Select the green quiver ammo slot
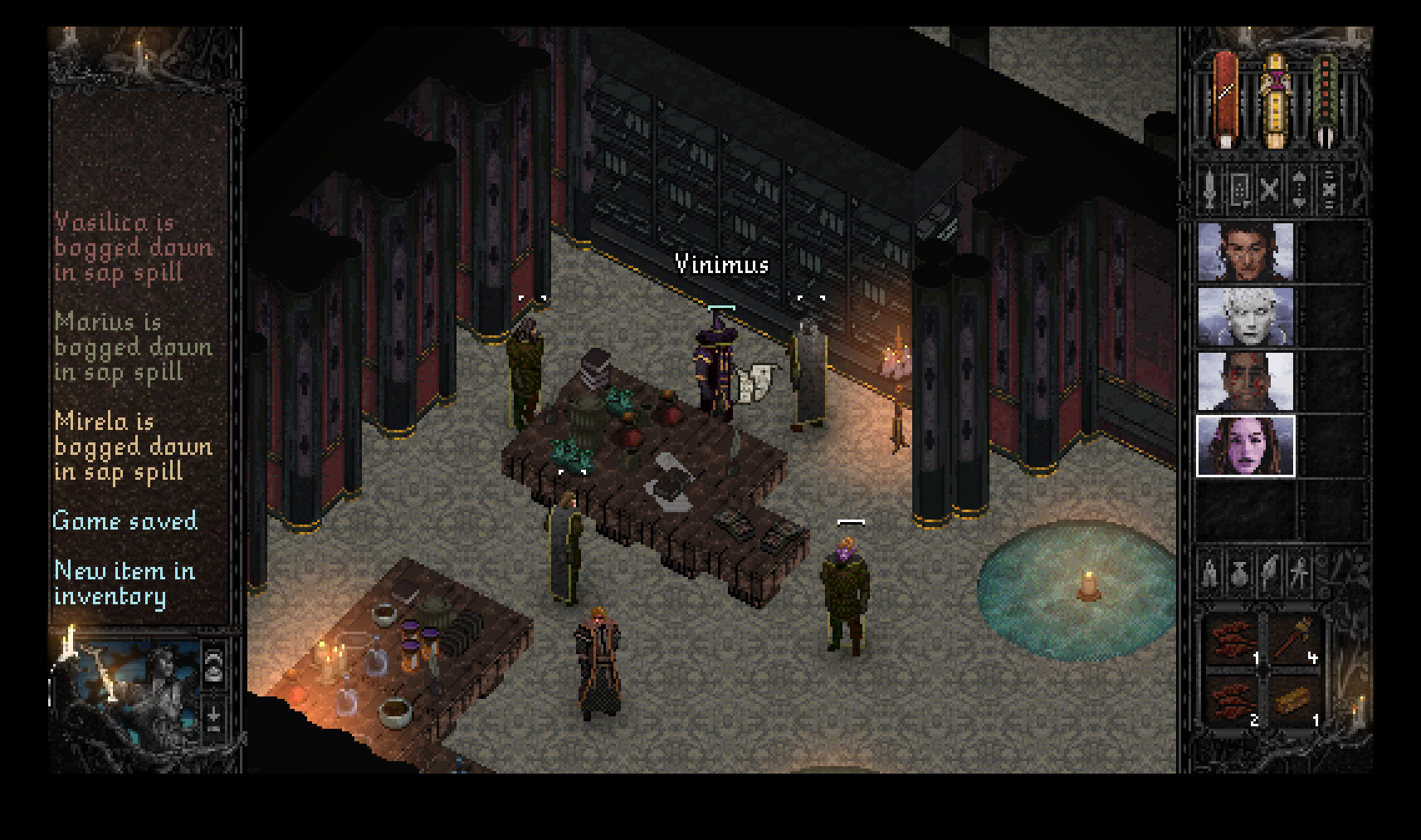 [1326, 100]
